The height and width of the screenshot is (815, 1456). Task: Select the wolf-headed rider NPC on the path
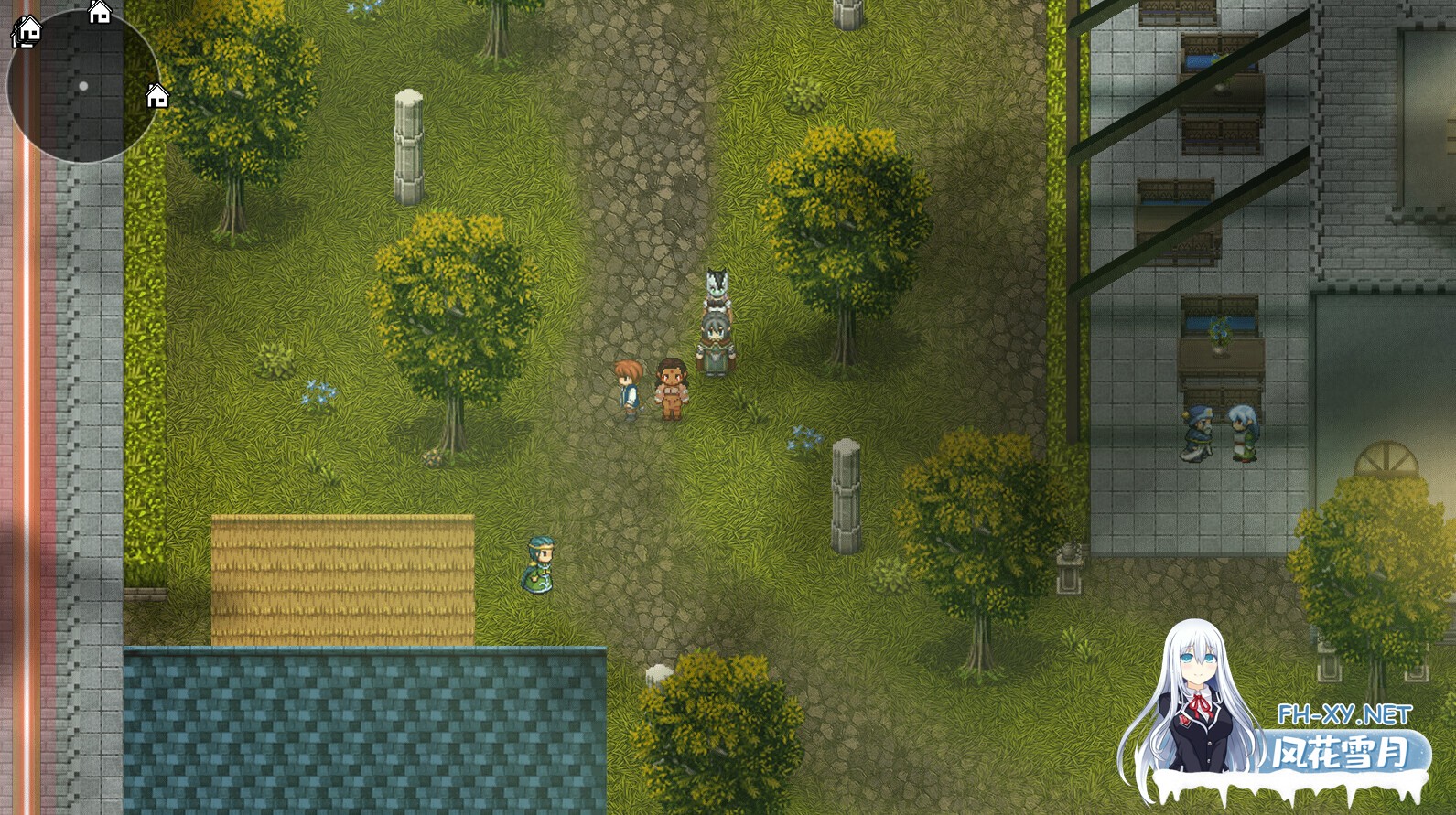pos(716,311)
